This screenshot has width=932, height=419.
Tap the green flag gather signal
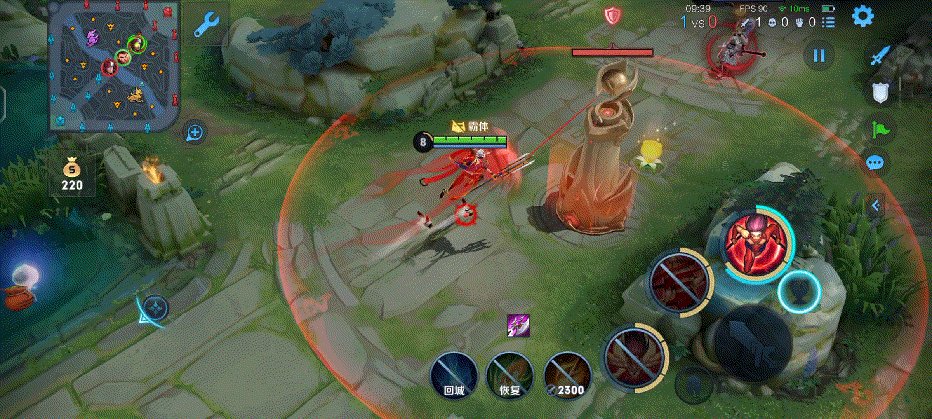click(880, 128)
